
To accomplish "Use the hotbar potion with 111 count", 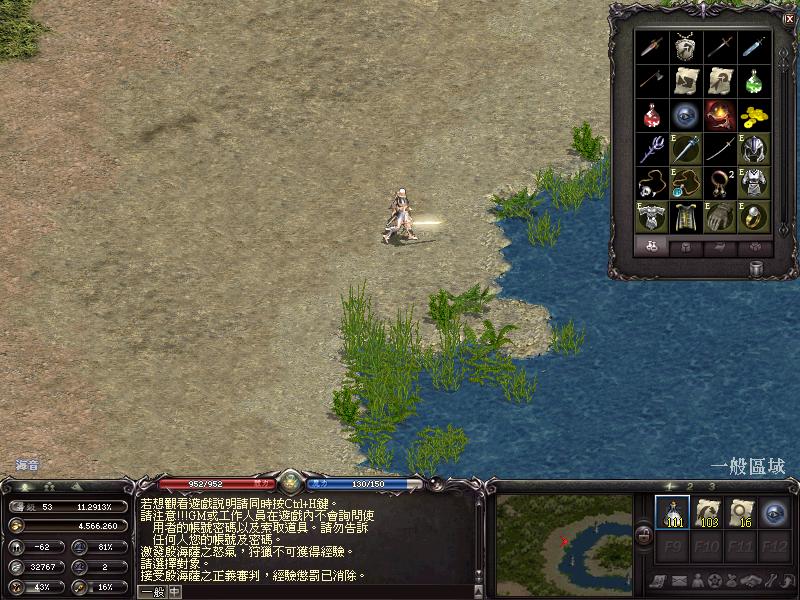I will (x=672, y=513).
